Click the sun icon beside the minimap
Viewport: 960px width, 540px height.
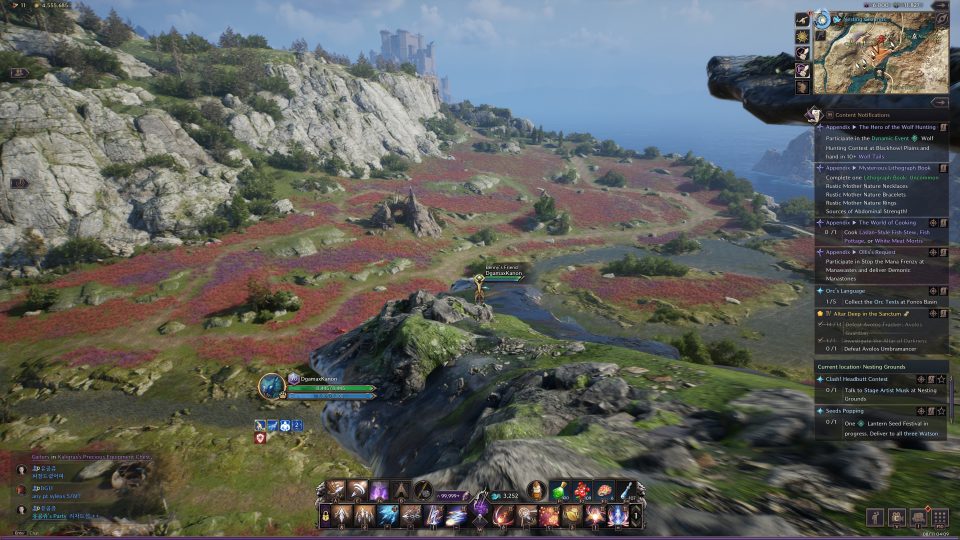pyautogui.click(x=802, y=35)
